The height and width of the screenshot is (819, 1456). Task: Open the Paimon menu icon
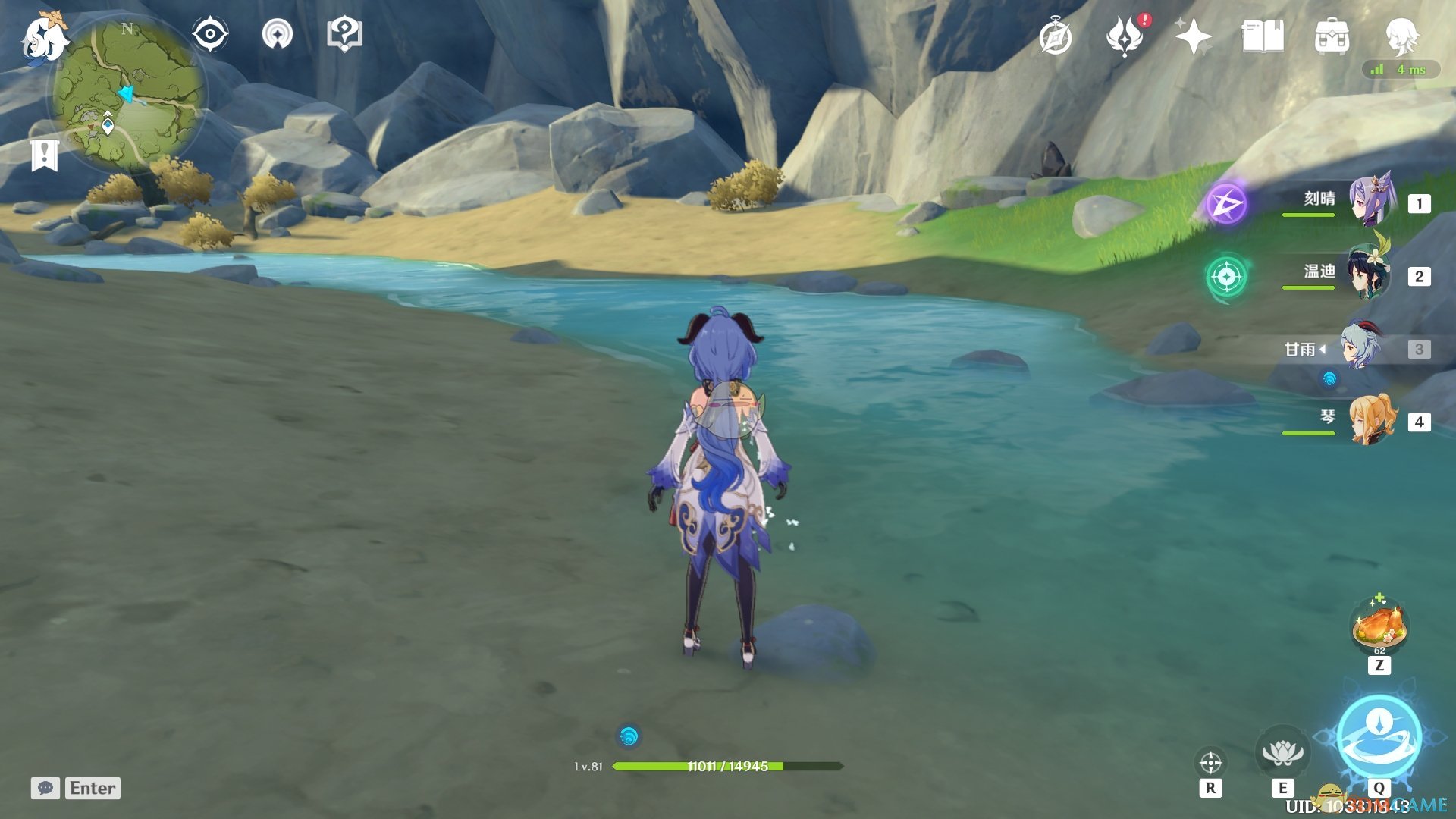pos(44,36)
